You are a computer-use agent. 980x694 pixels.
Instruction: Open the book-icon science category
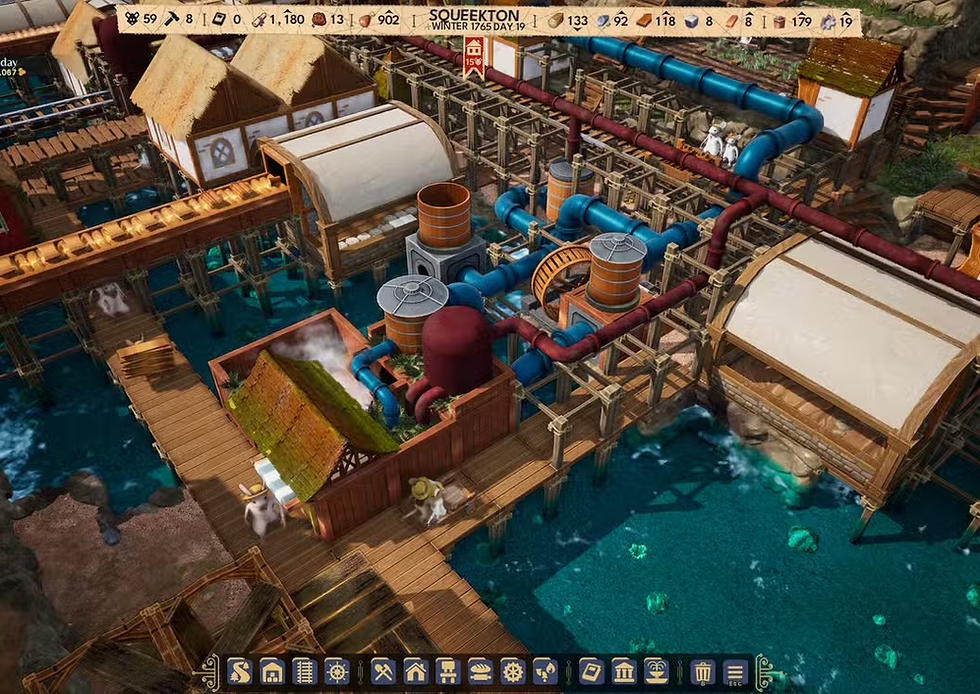[x=592, y=671]
